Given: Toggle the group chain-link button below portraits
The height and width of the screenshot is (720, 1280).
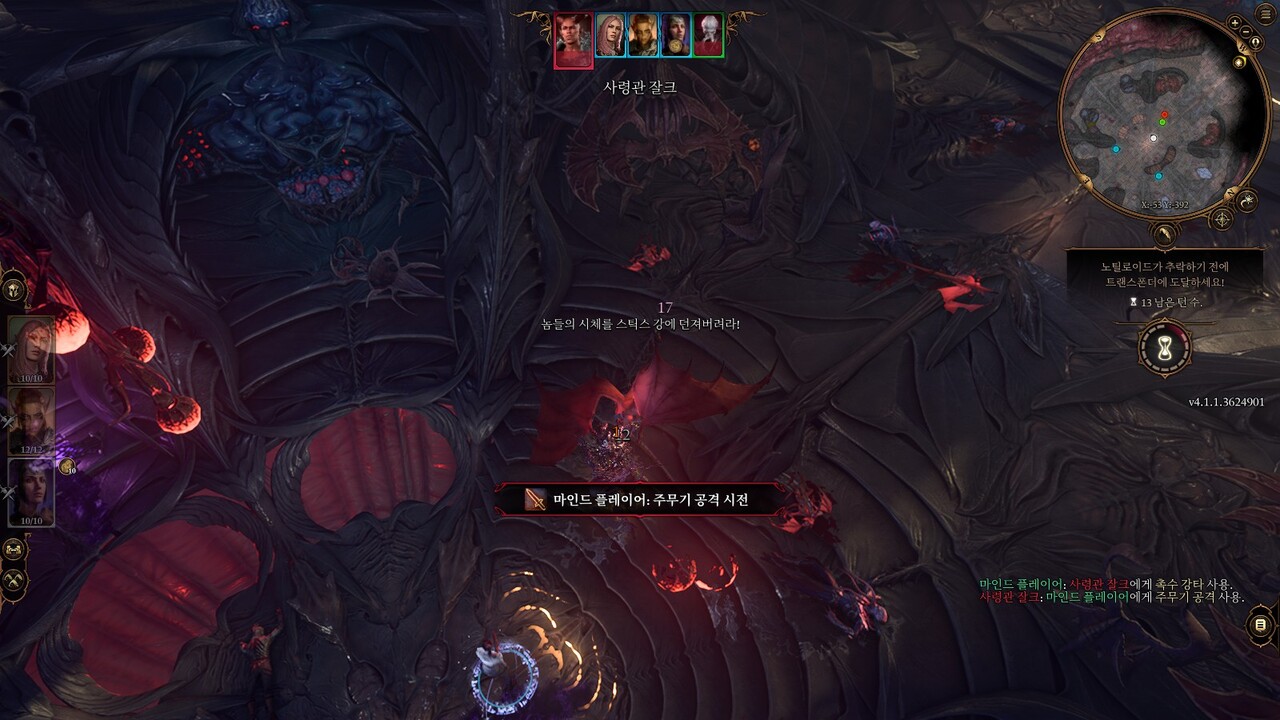Looking at the screenshot, I should [x=14, y=549].
